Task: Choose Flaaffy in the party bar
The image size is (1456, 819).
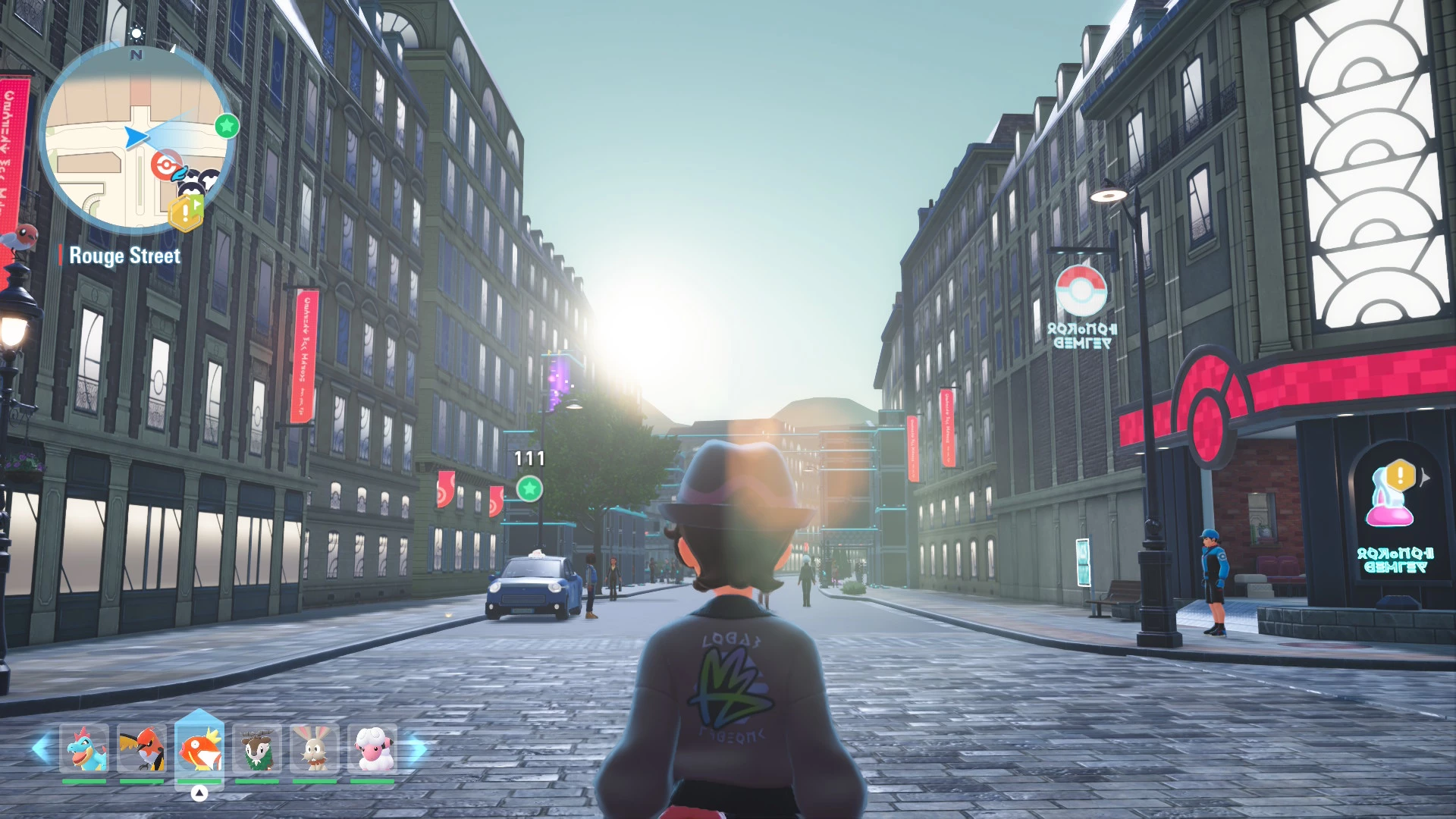Action: click(x=372, y=748)
